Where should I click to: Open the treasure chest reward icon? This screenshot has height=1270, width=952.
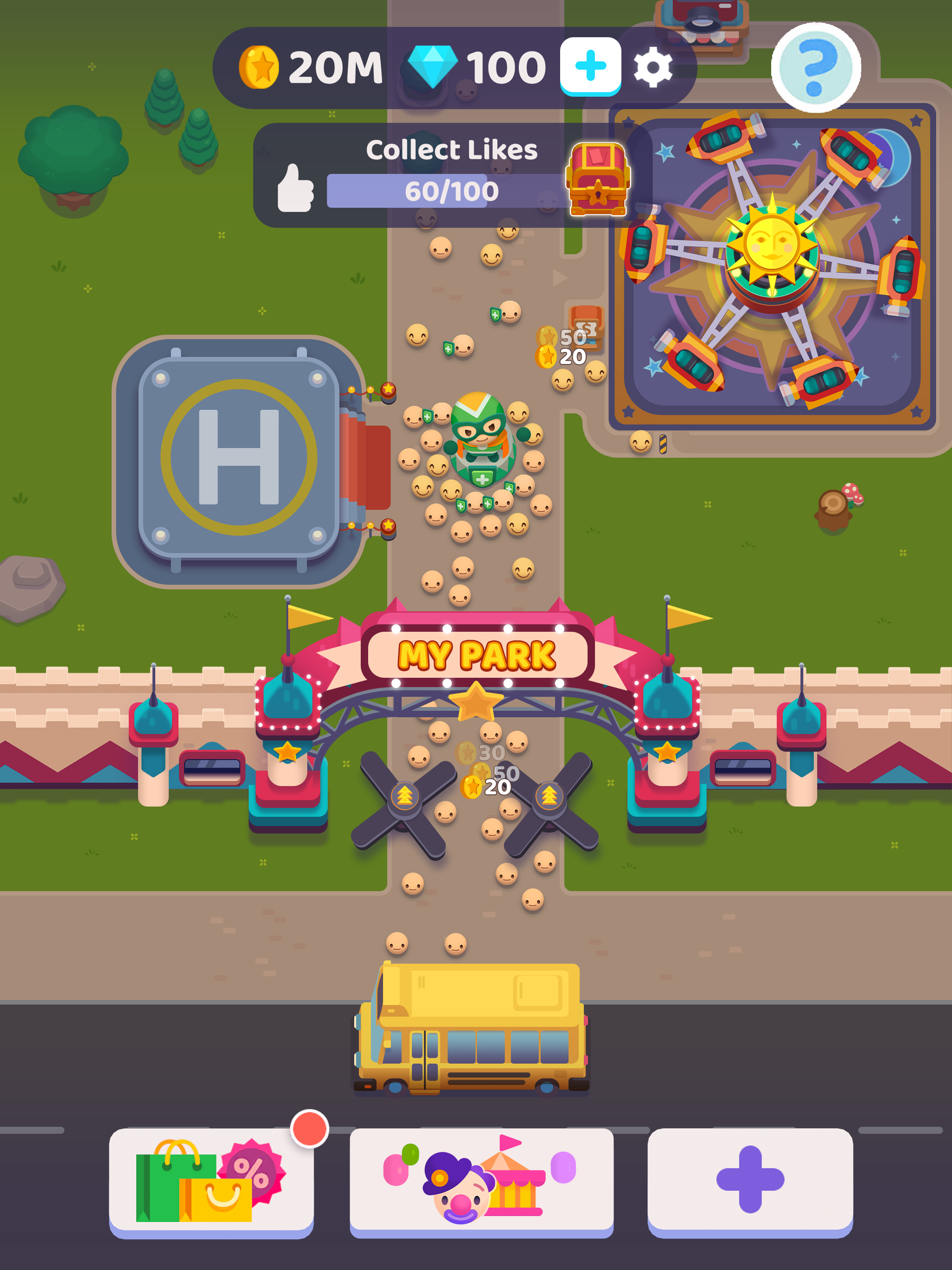[597, 181]
